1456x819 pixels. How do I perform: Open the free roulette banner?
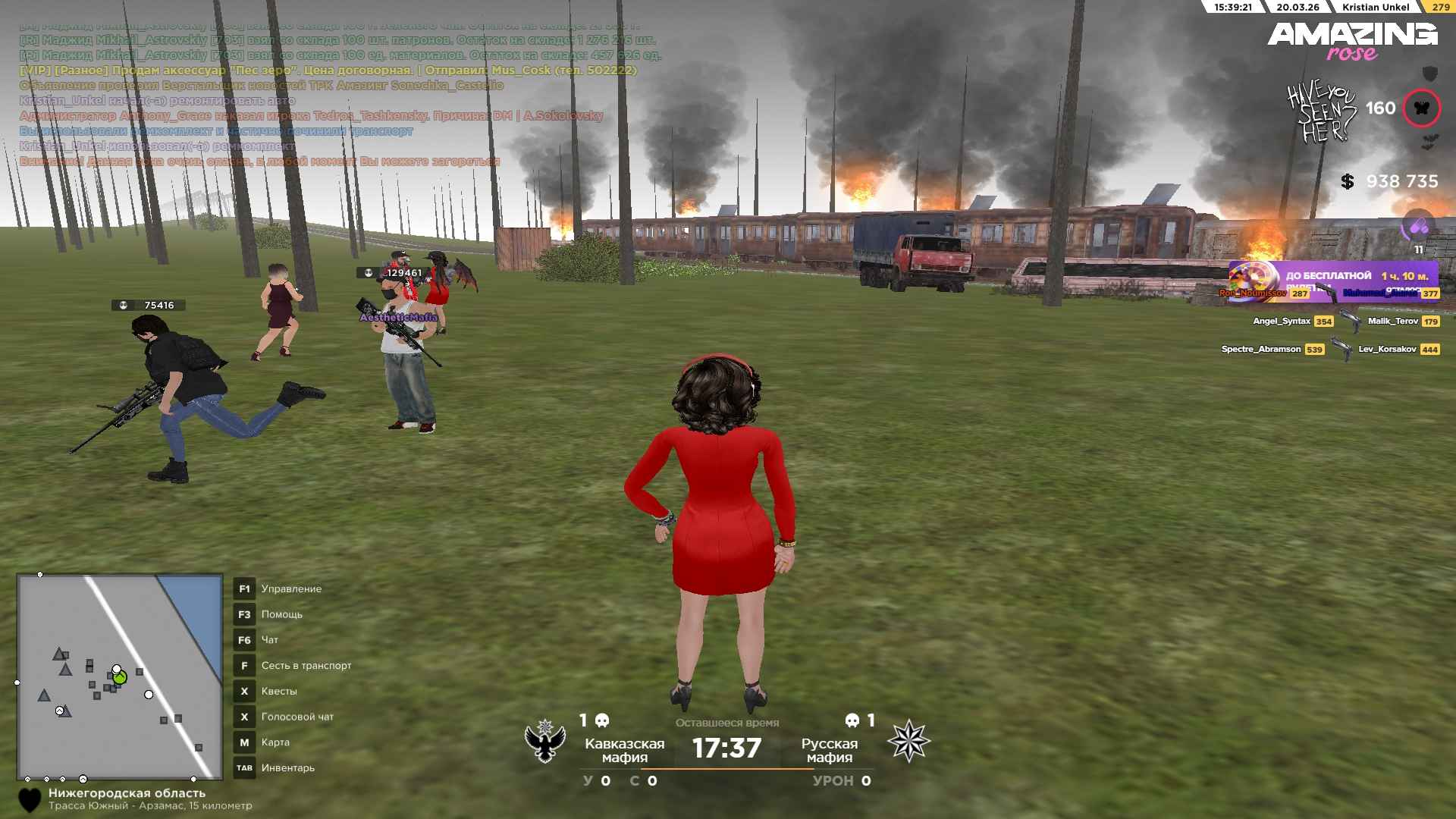click(x=1333, y=281)
